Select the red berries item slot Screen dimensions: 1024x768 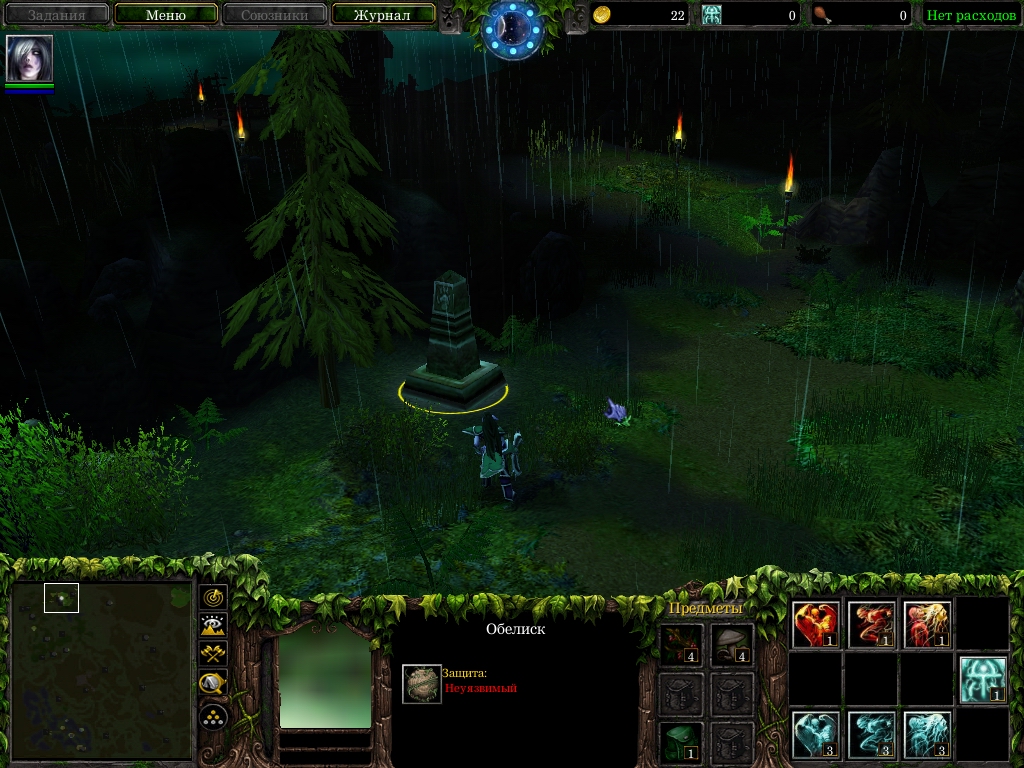[680, 645]
